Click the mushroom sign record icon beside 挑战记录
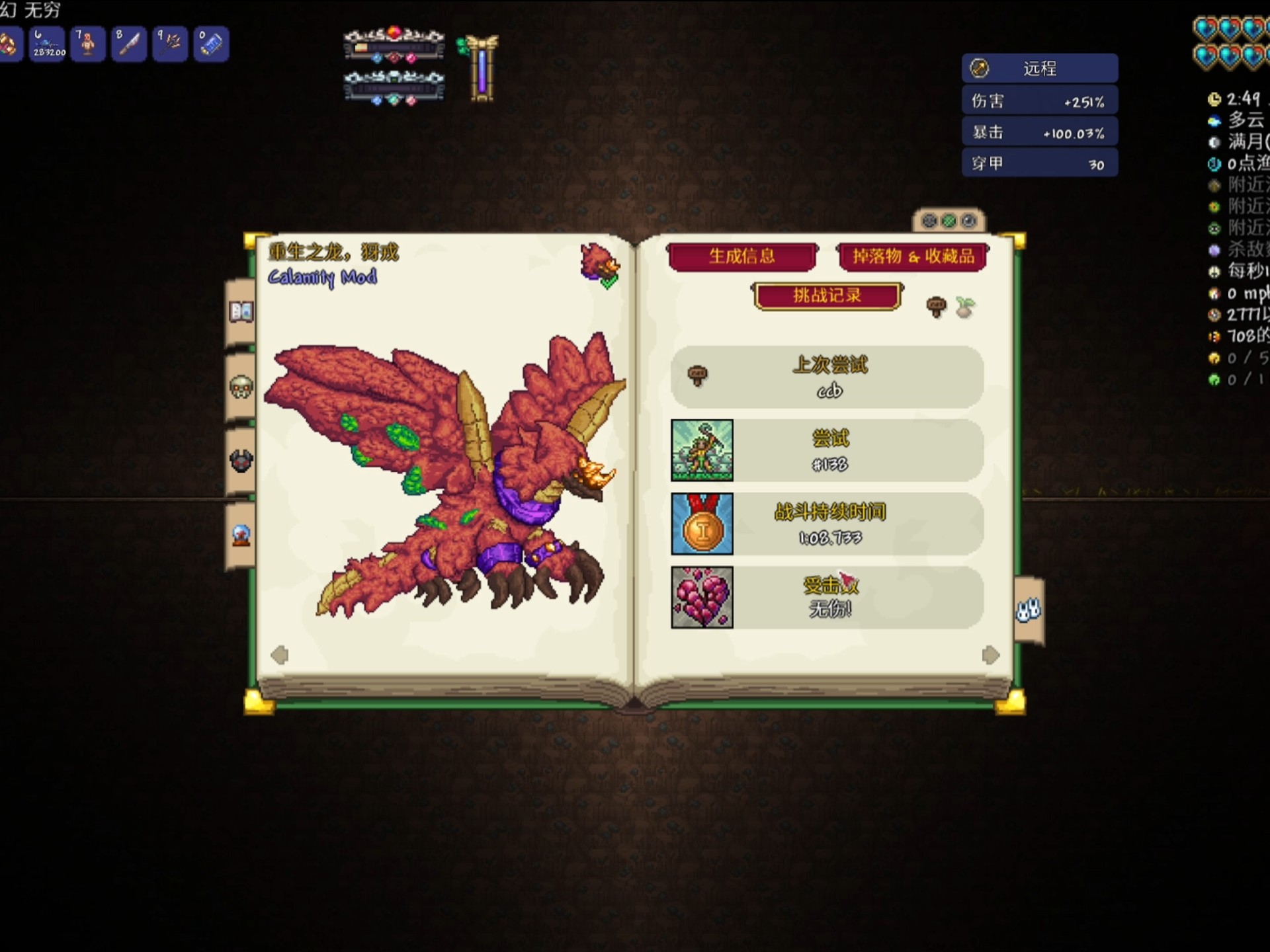The width and height of the screenshot is (1270, 952). (x=936, y=306)
